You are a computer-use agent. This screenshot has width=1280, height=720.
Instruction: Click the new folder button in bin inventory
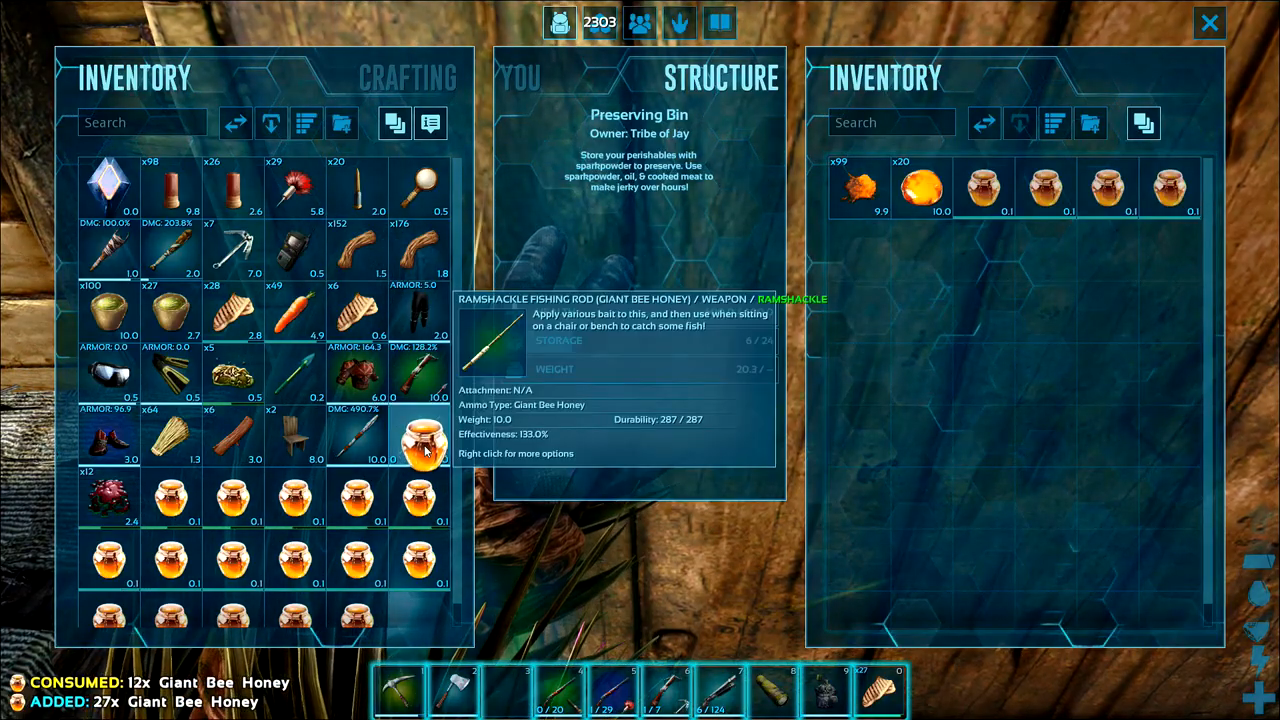point(1090,123)
